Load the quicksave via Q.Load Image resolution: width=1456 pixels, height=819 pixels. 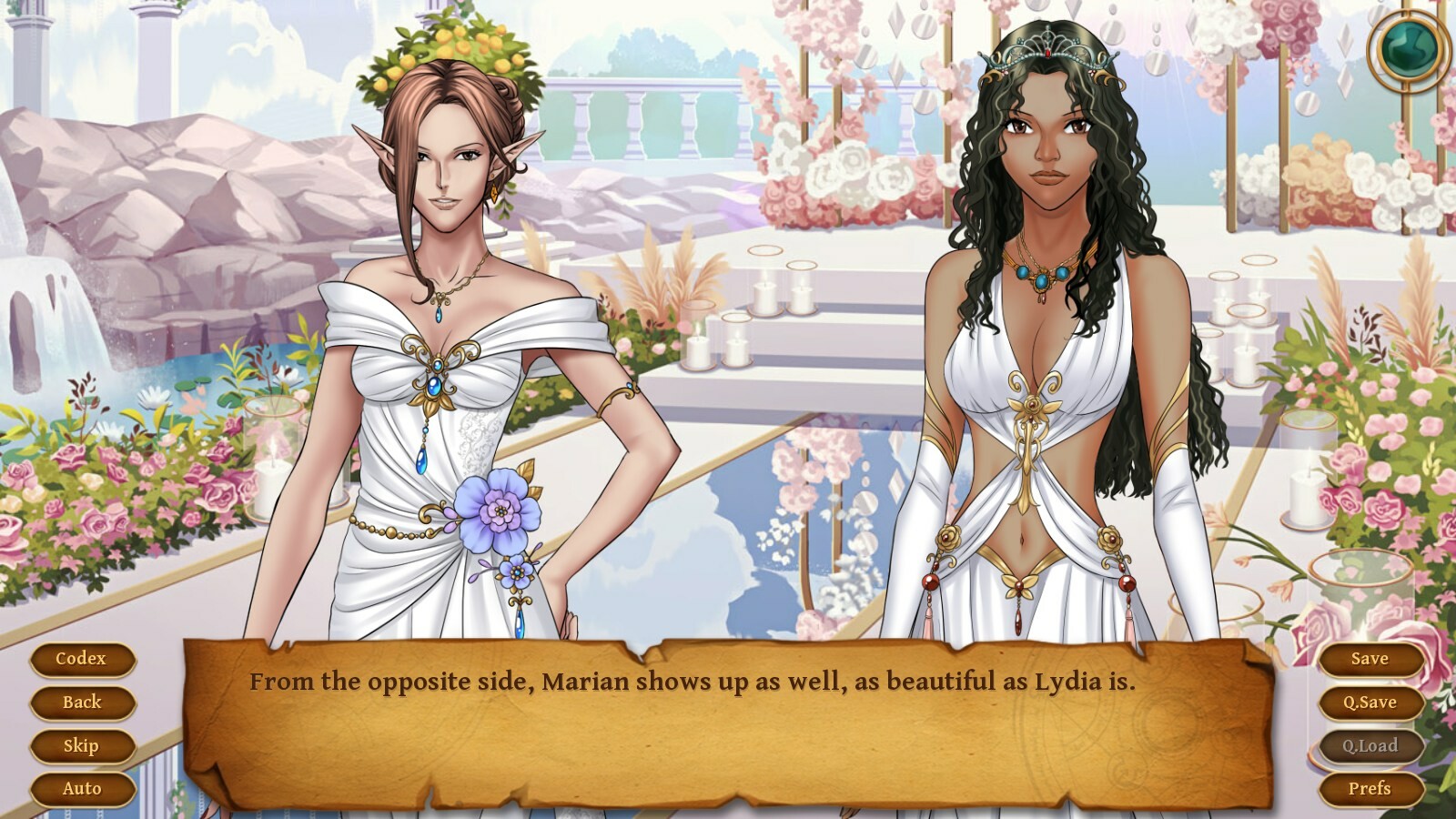tap(1370, 745)
